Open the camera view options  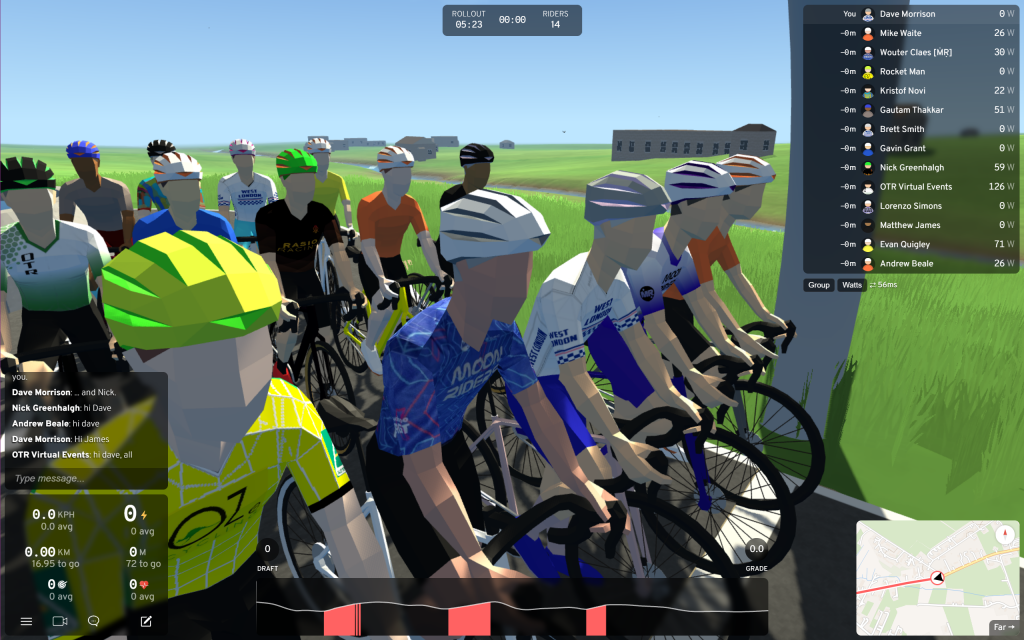pos(59,621)
